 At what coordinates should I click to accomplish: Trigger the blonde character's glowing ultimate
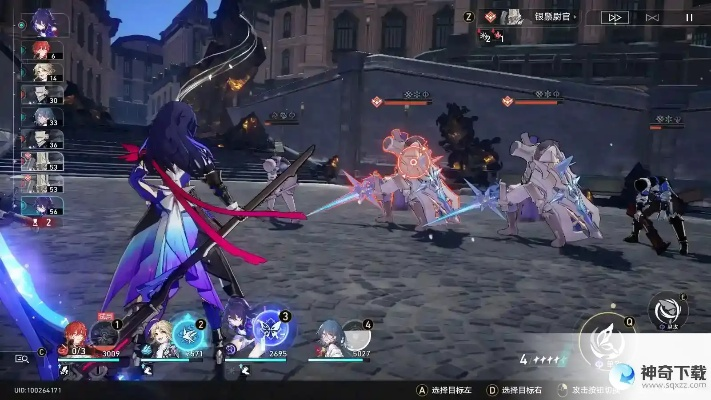click(x=188, y=333)
